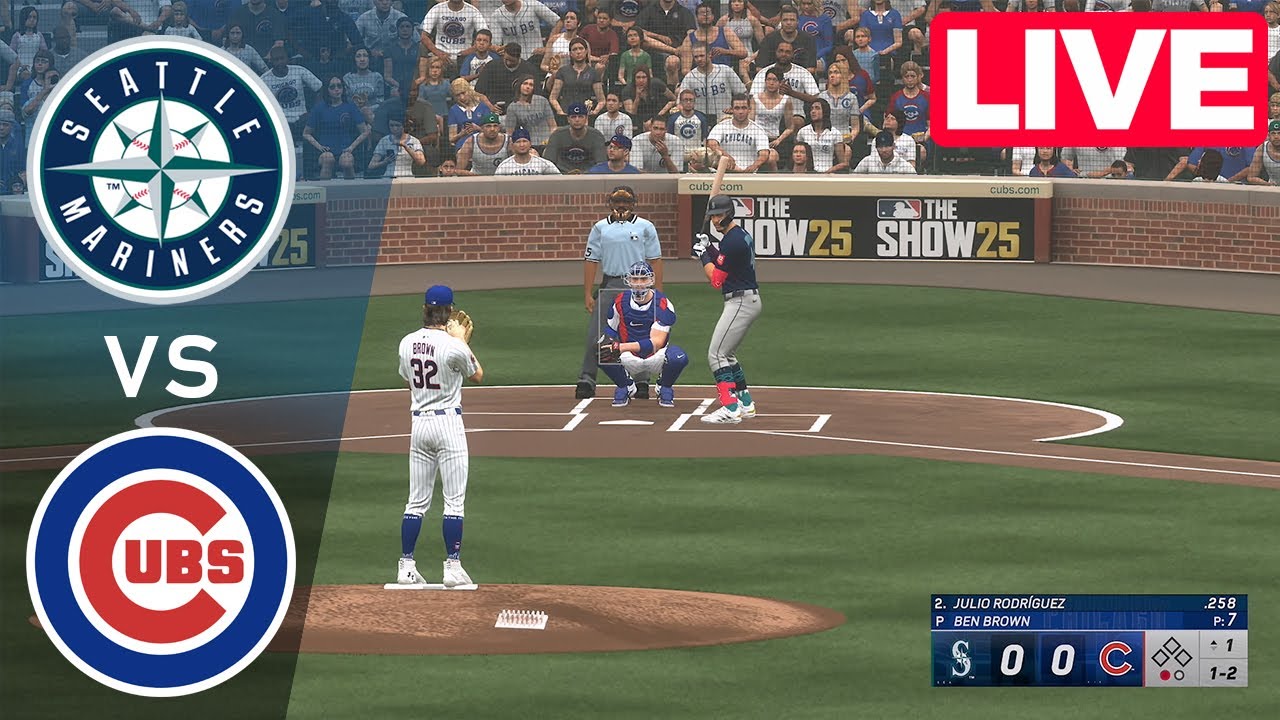This screenshot has width=1280, height=720.
Task: Expand the inning 1 arrow indicator
Action: tap(1213, 643)
